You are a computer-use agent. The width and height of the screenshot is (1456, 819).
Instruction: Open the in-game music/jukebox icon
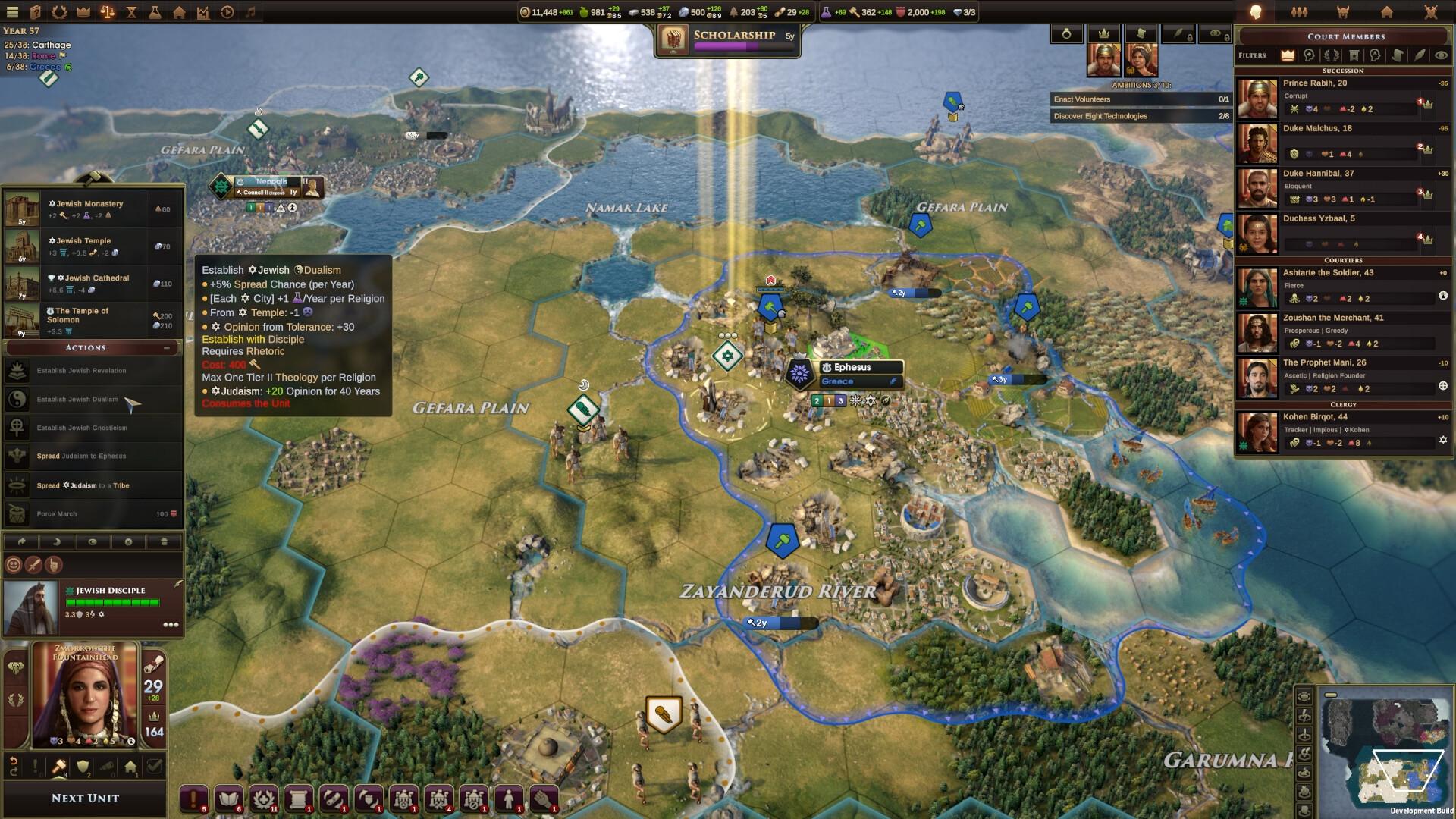[x=250, y=13]
